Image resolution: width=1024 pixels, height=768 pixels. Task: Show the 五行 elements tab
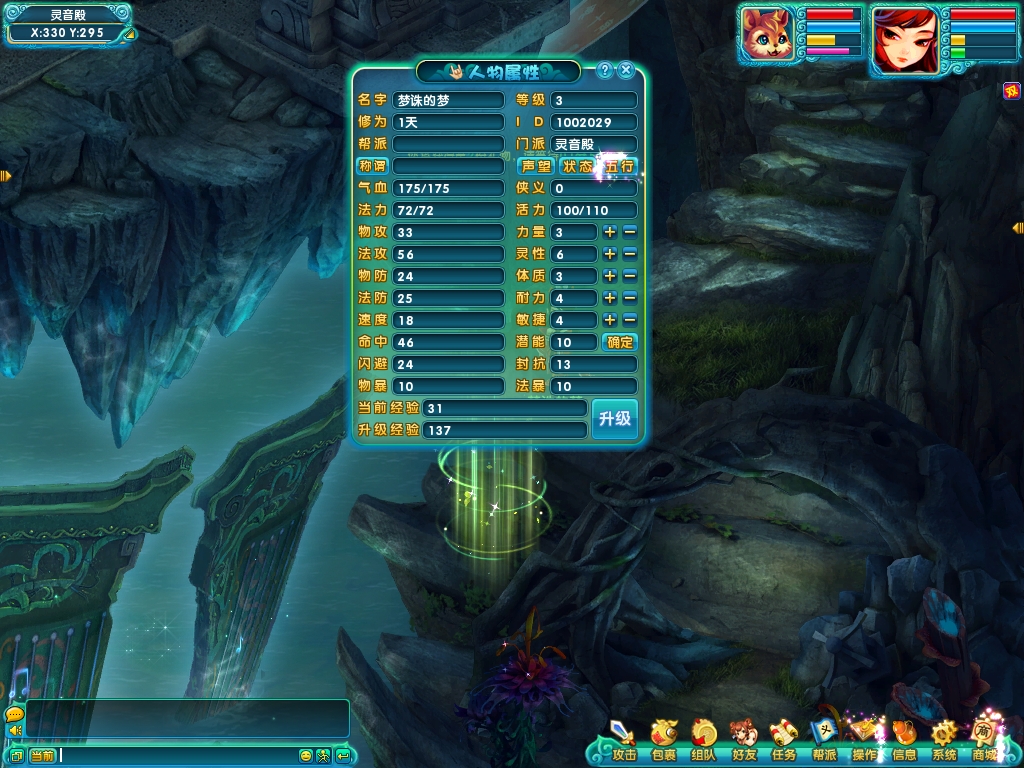(x=619, y=166)
